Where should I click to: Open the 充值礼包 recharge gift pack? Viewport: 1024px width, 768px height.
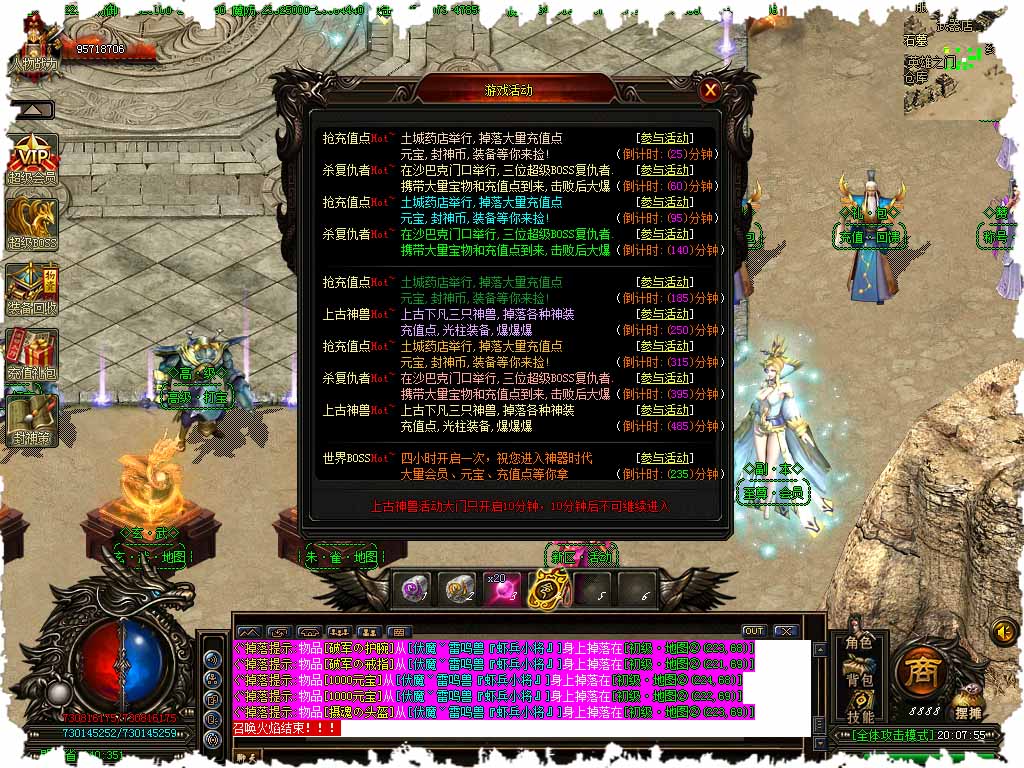coord(32,352)
